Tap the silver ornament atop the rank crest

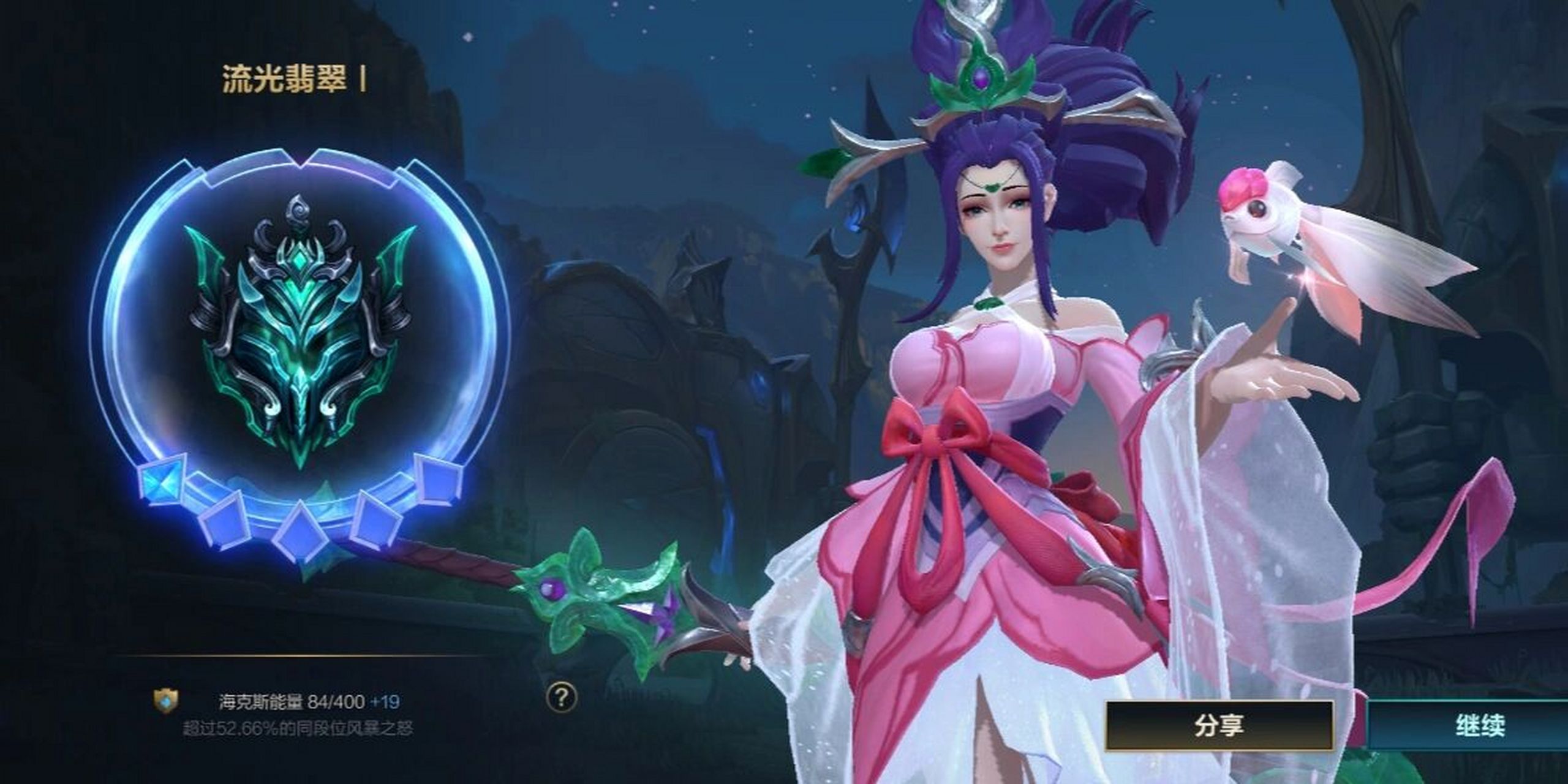tap(299, 208)
